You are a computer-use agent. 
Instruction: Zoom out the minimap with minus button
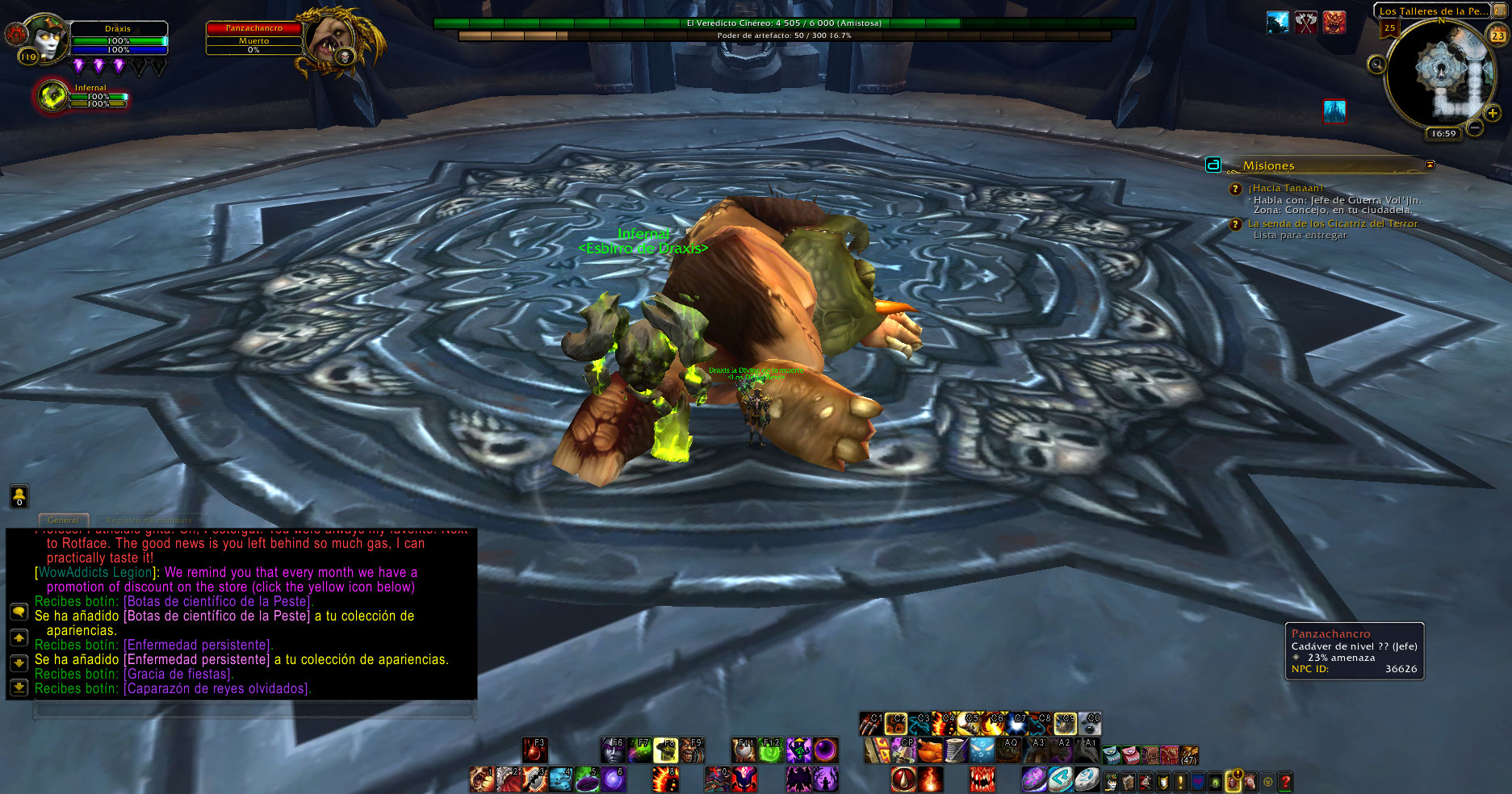pyautogui.click(x=1475, y=127)
